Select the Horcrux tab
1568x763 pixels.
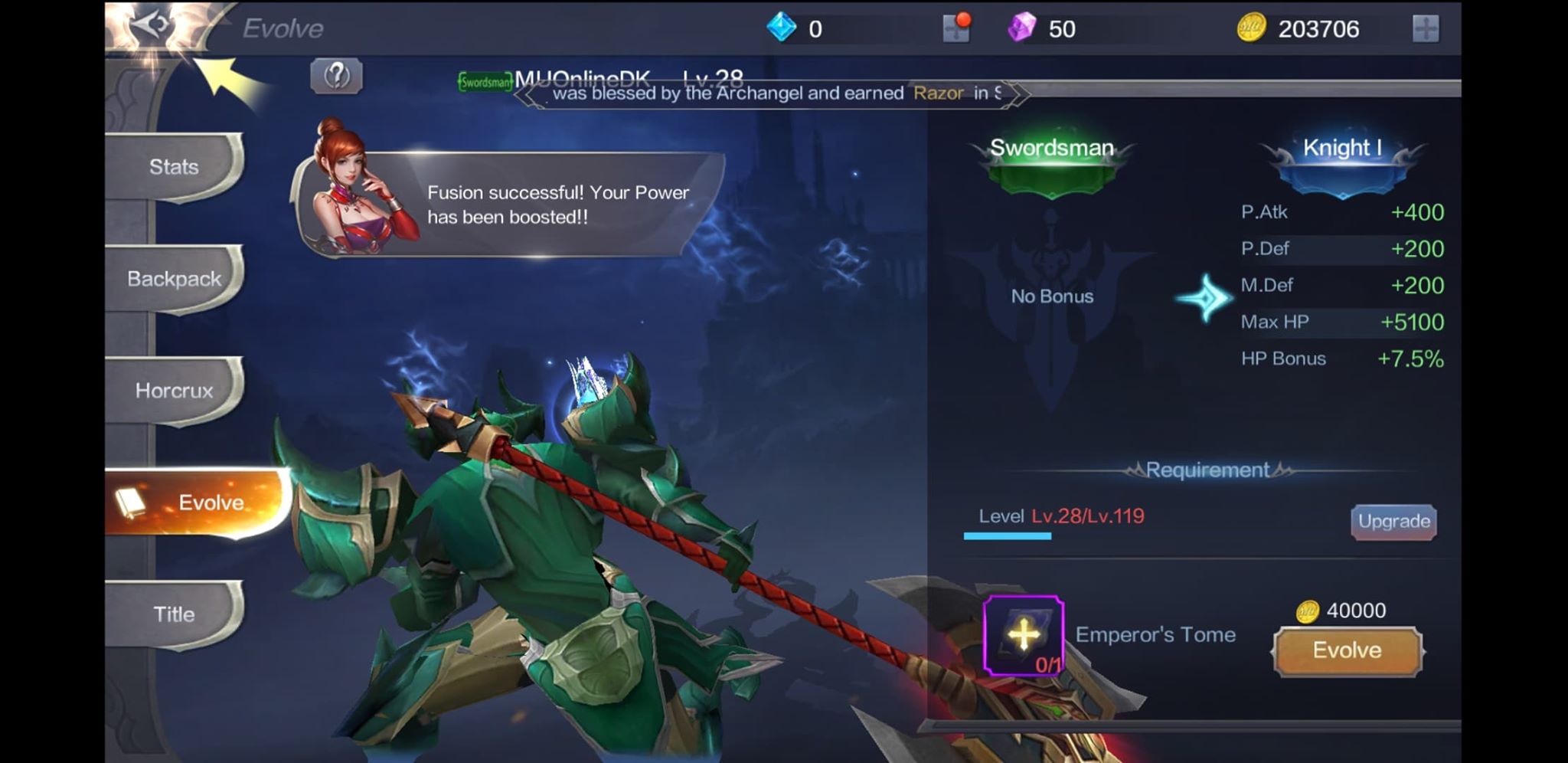point(174,391)
